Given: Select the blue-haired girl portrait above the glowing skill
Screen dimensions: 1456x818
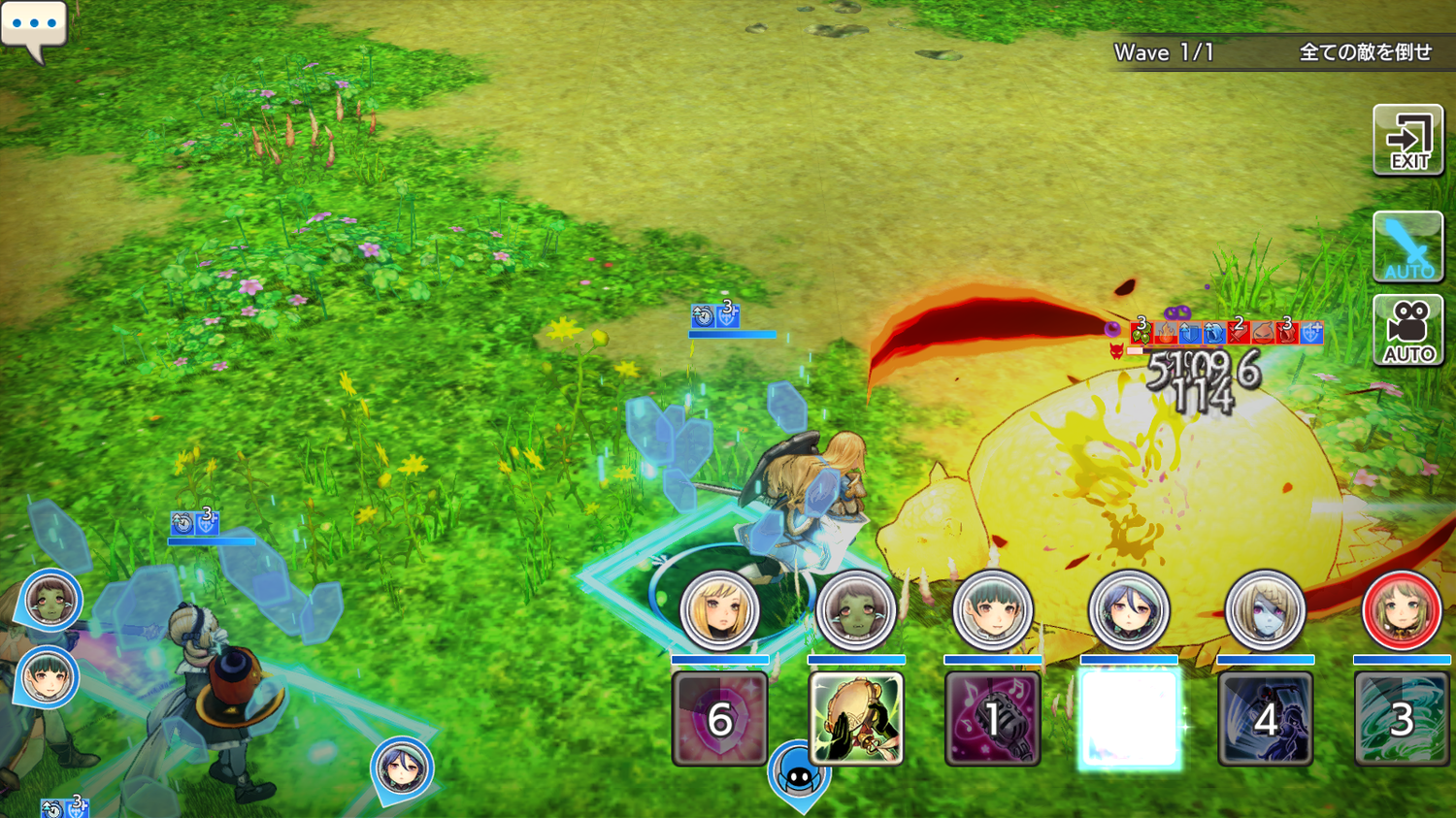Looking at the screenshot, I should 1128,610.
